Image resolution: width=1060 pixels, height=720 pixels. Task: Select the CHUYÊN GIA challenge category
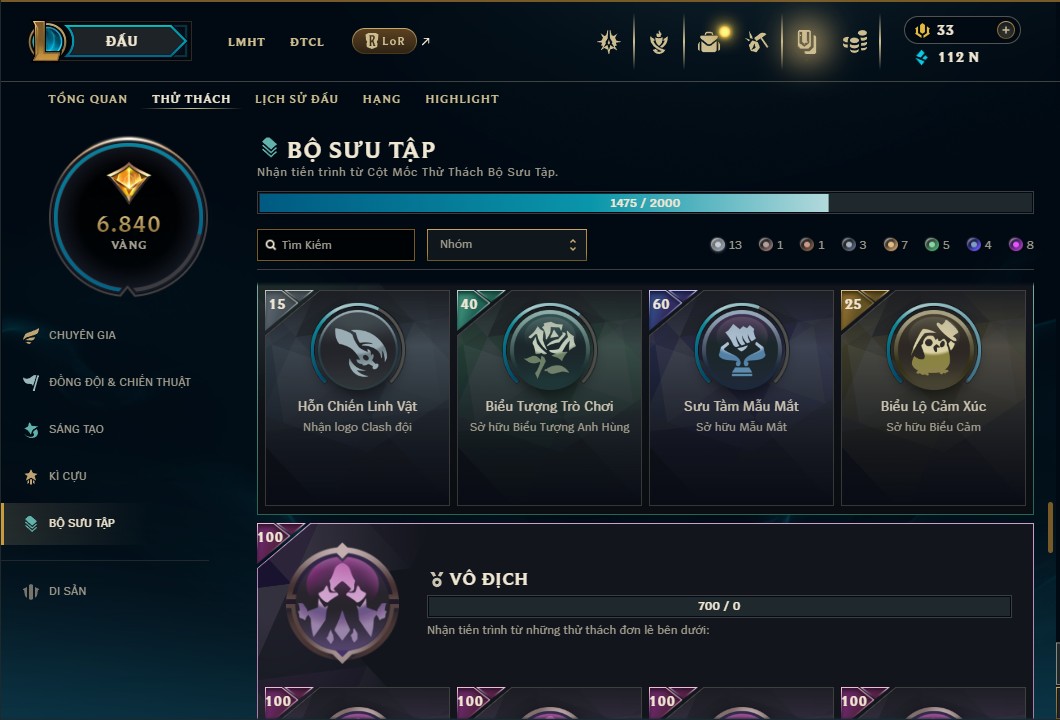[x=82, y=335]
